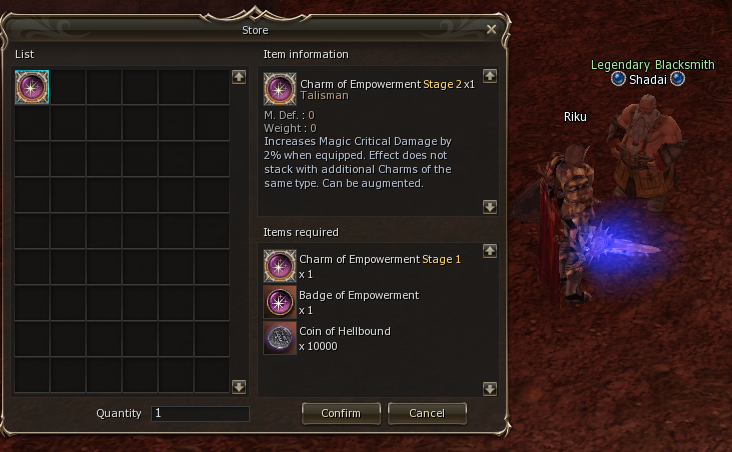Close the Store window
Viewport: 732px width, 452px height.
[491, 29]
